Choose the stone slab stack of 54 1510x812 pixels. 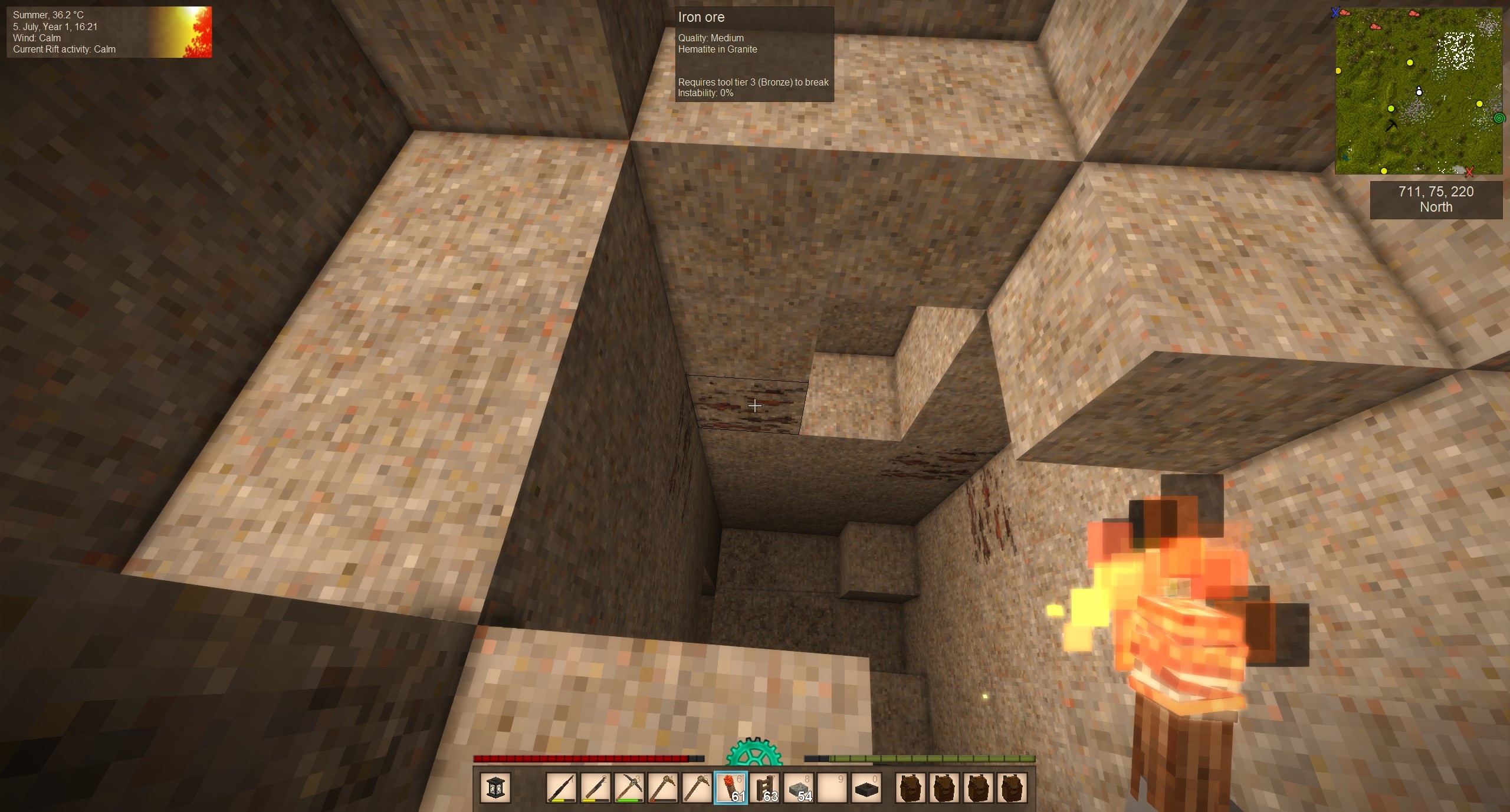(799, 787)
